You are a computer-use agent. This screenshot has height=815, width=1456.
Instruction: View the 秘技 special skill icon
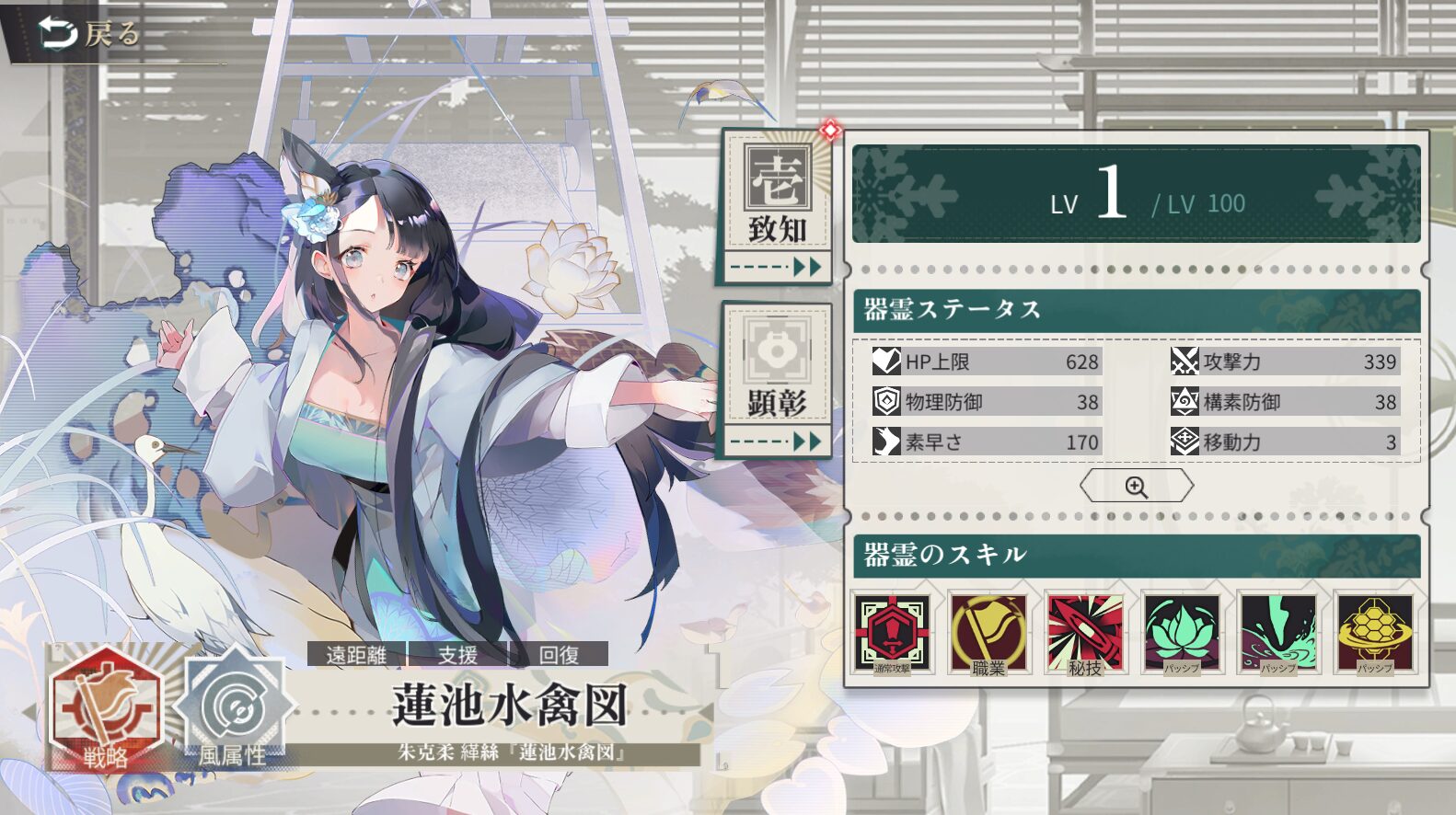pos(1085,633)
